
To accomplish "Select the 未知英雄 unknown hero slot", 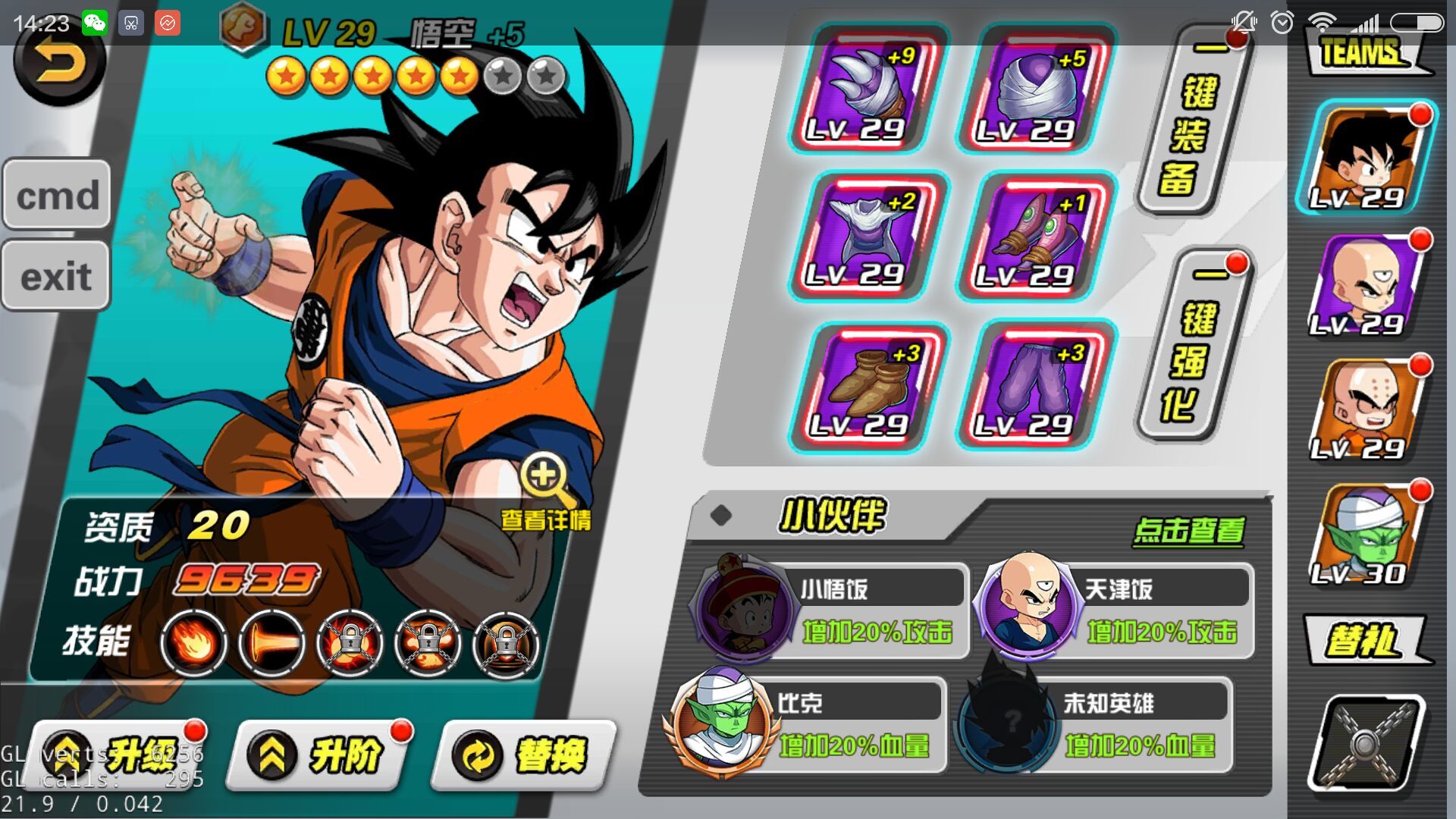I will pyautogui.click(x=1092, y=724).
